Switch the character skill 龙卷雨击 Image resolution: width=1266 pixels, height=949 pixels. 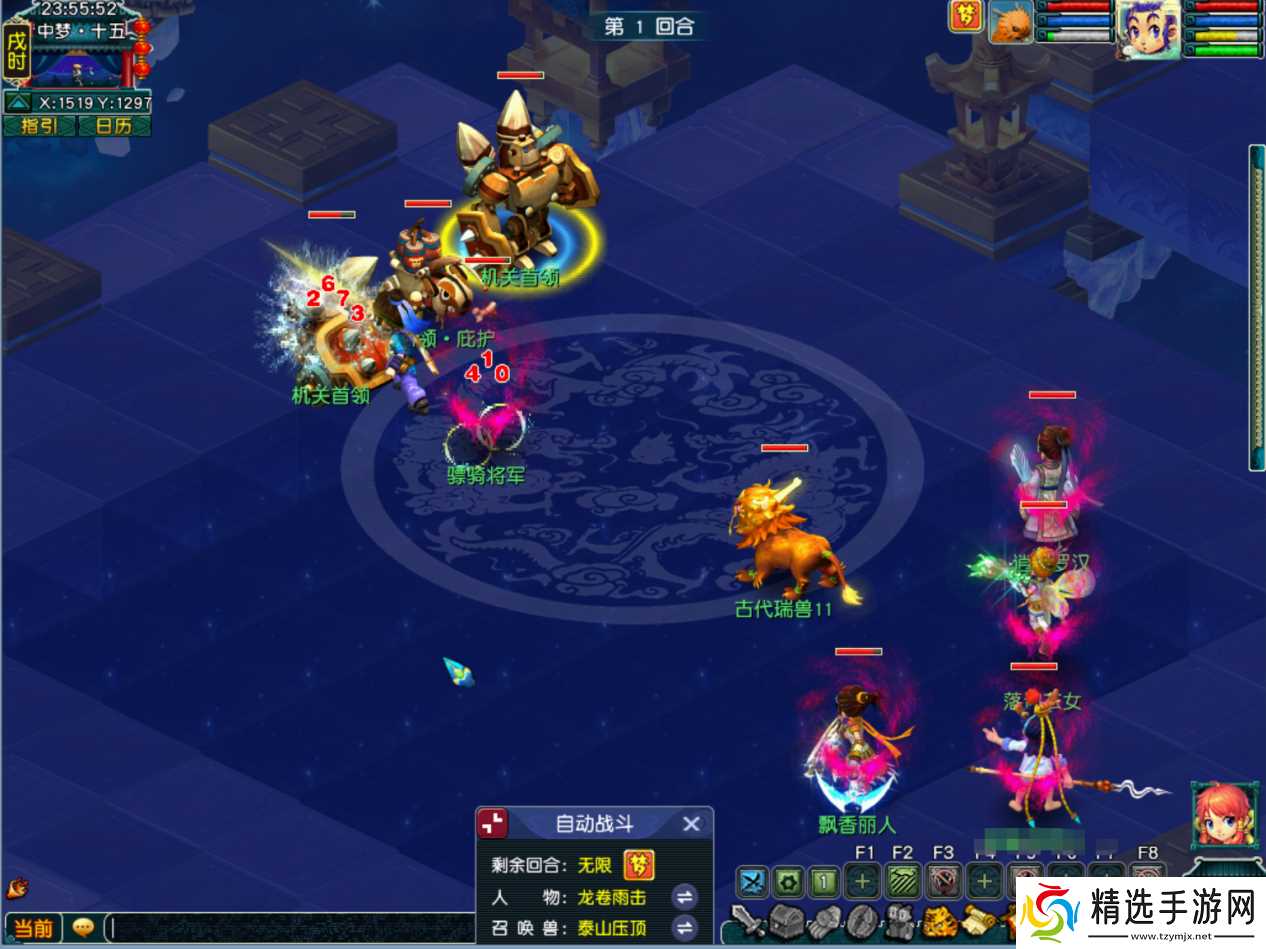684,897
